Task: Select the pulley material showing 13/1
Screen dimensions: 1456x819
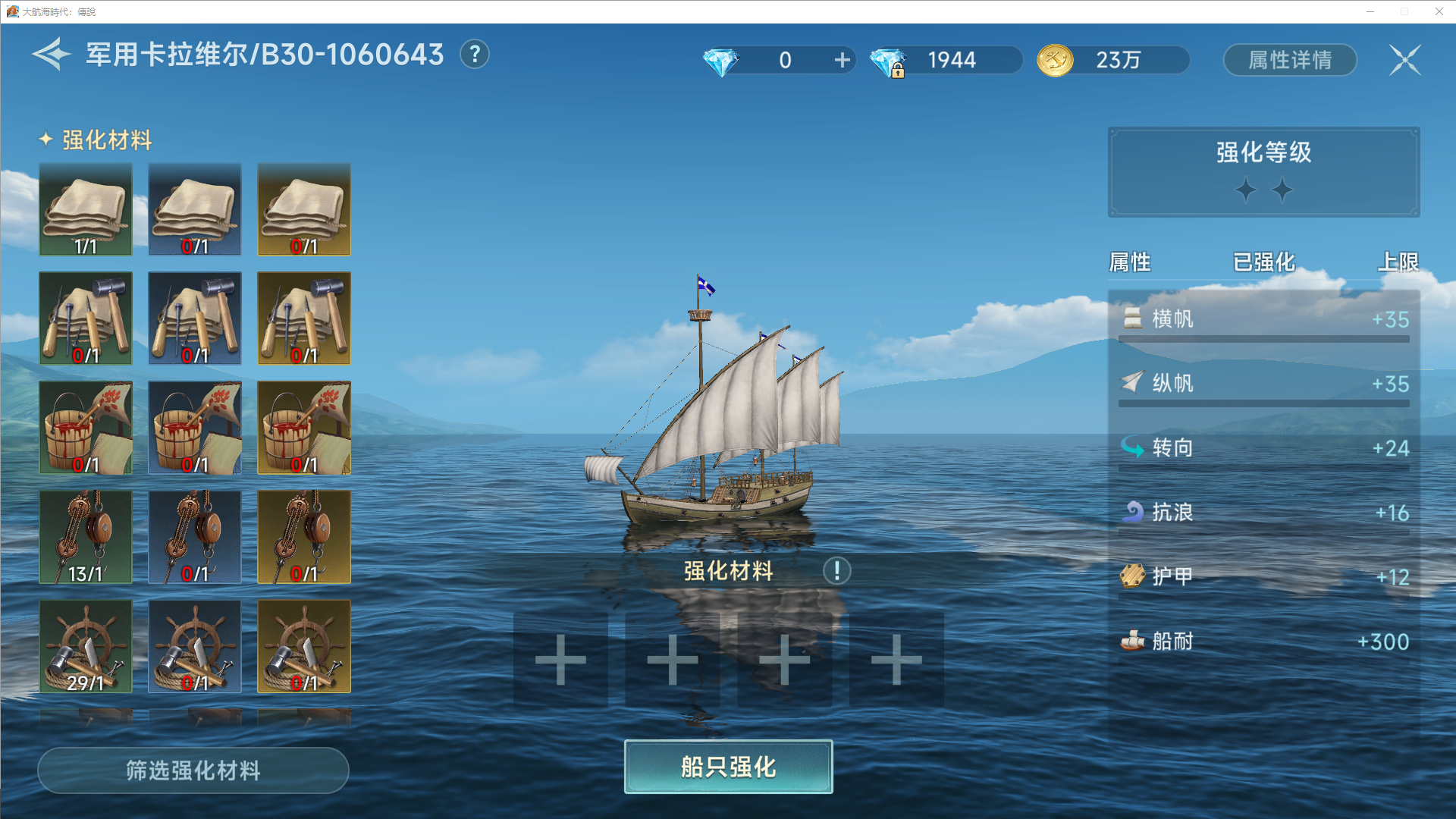Action: pyautogui.click(x=85, y=537)
